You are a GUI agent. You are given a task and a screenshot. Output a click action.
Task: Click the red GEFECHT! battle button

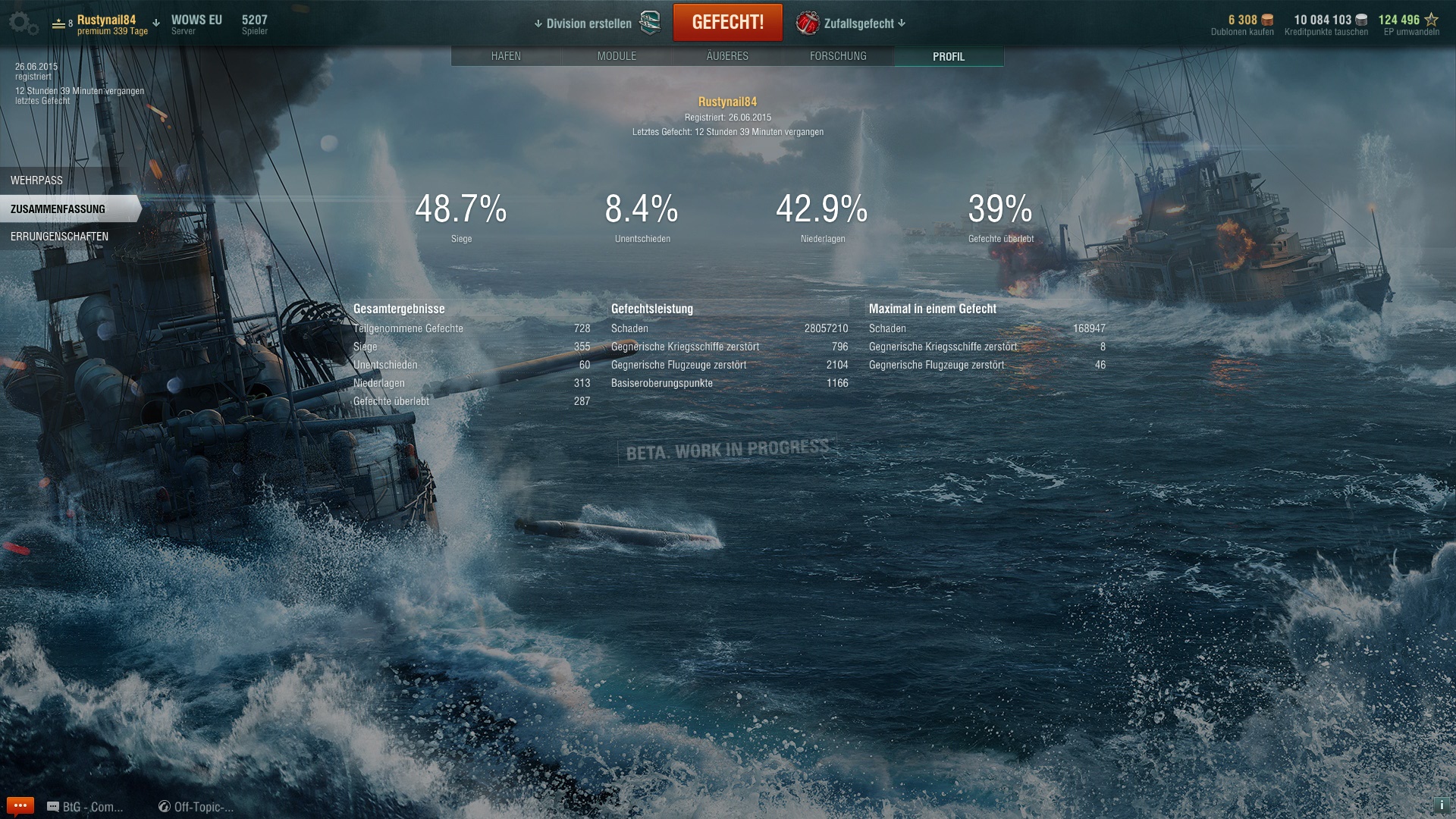(x=727, y=23)
